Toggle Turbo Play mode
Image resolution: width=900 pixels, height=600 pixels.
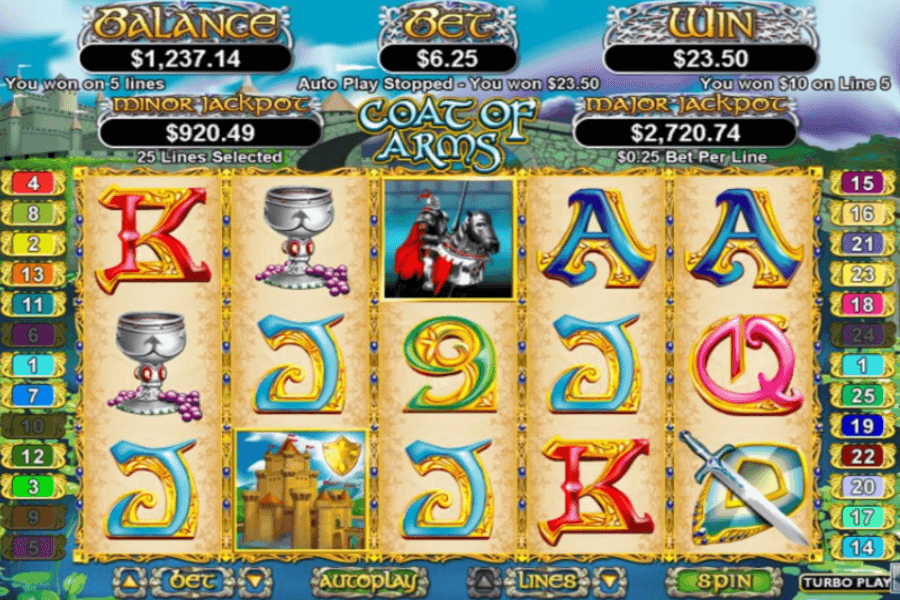(x=845, y=581)
